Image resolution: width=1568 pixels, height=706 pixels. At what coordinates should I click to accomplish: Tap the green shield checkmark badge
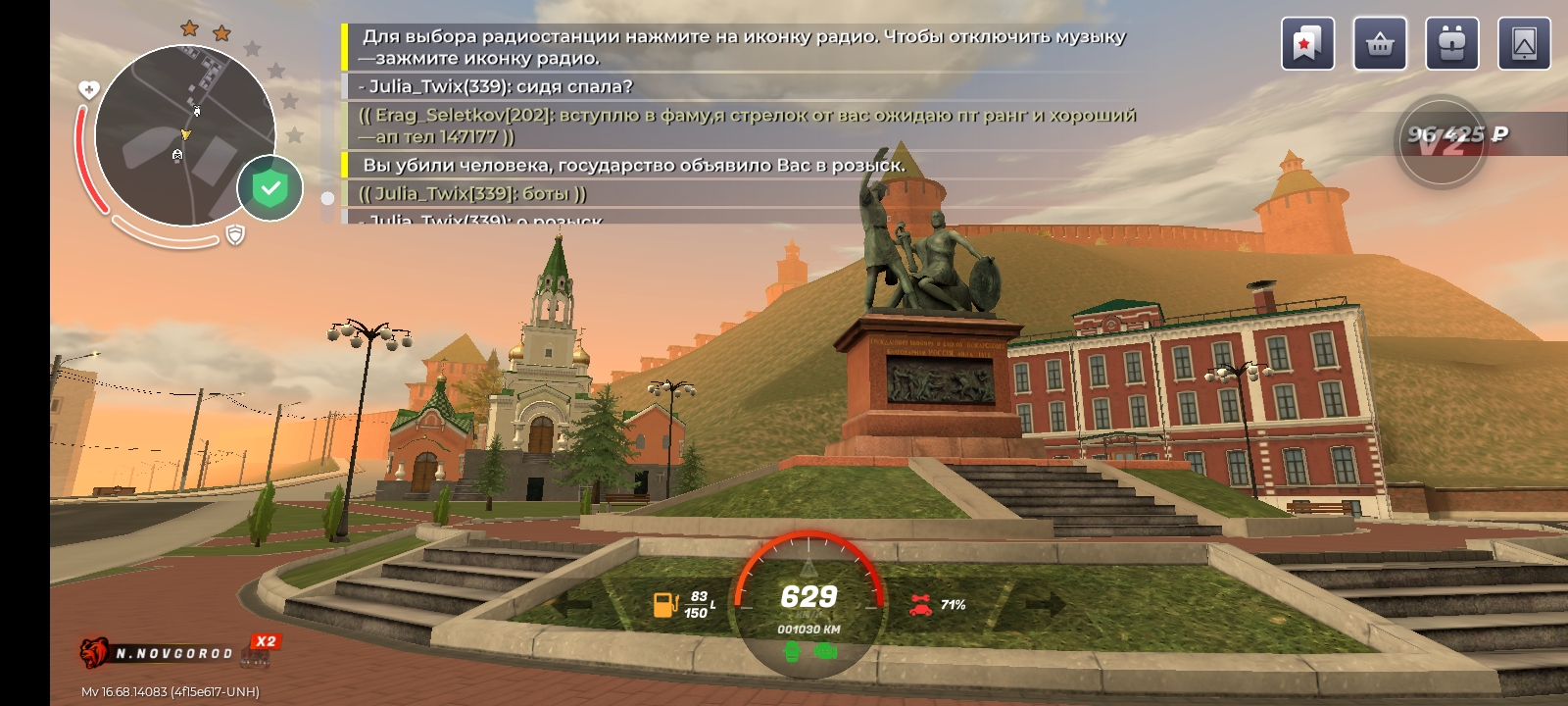(x=270, y=188)
